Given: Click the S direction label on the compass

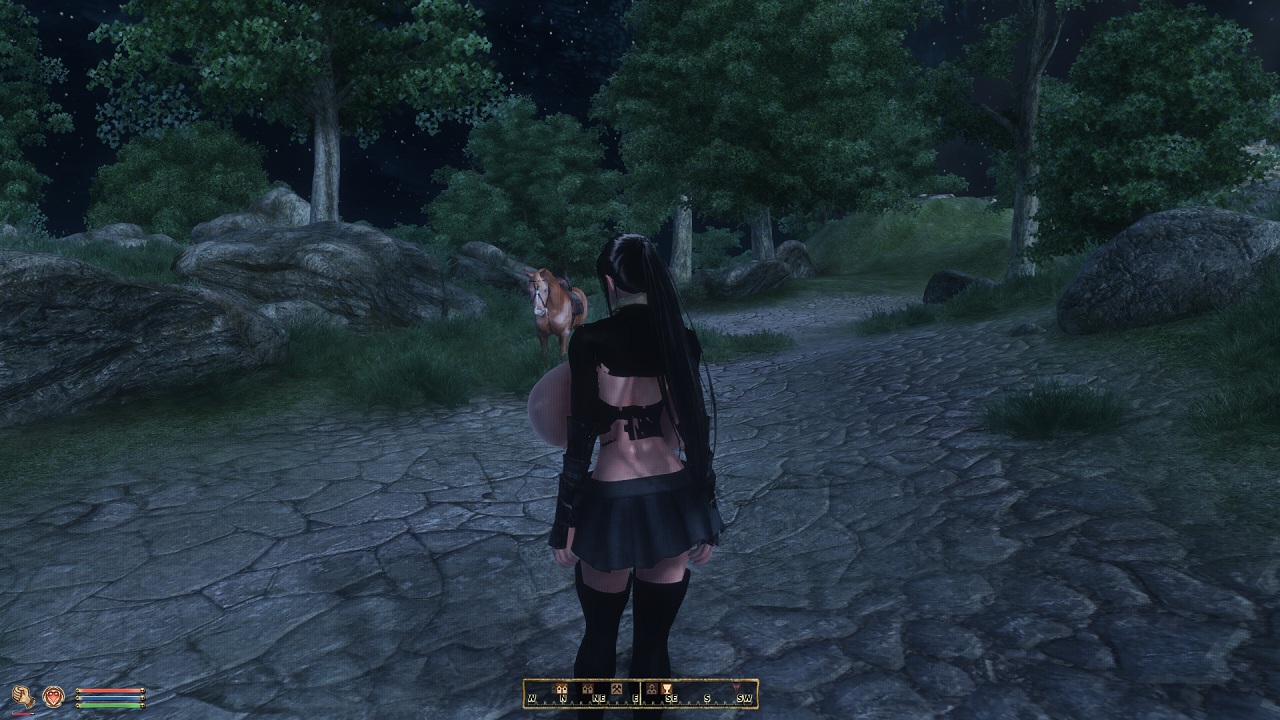Looking at the screenshot, I should click(x=707, y=698).
